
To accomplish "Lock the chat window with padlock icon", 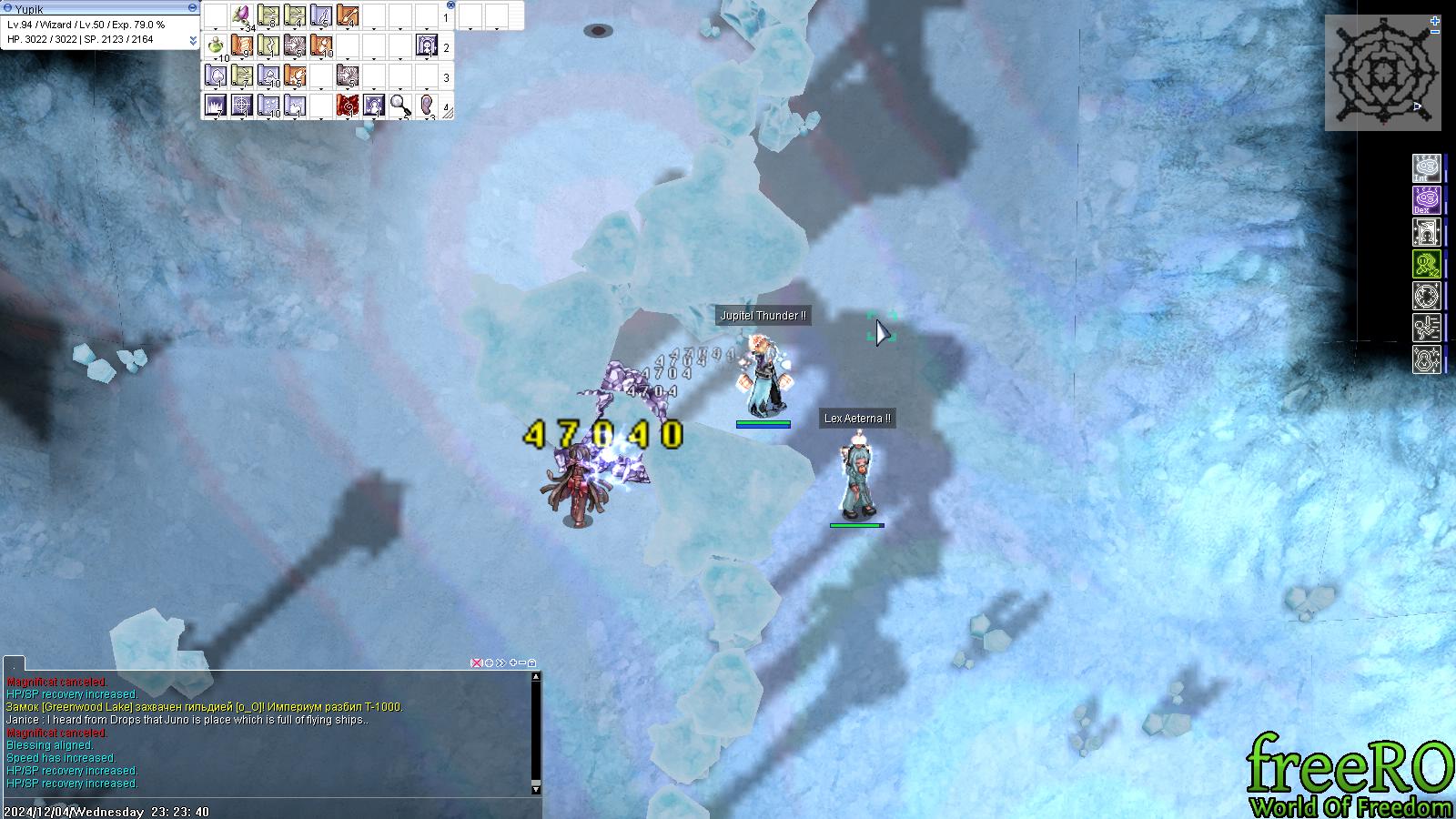I will [x=532, y=662].
